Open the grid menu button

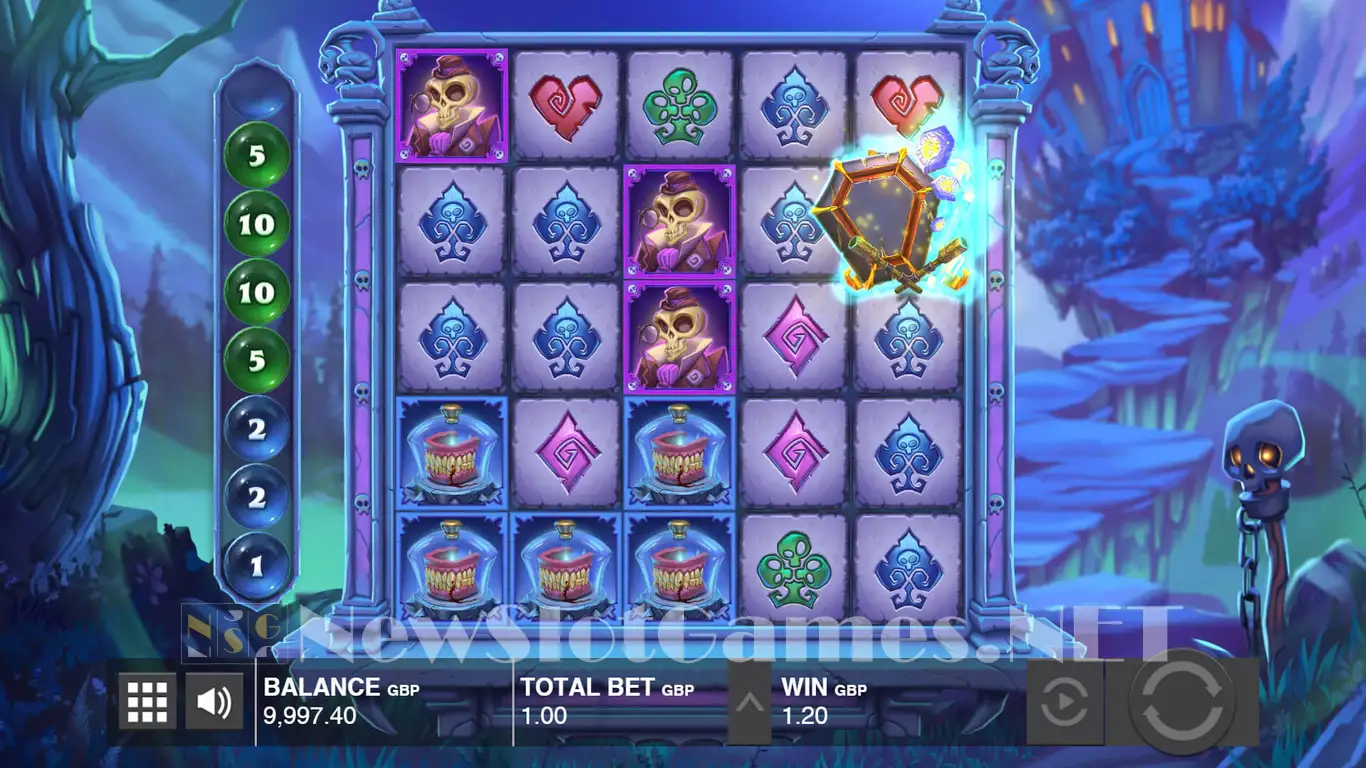click(x=147, y=701)
